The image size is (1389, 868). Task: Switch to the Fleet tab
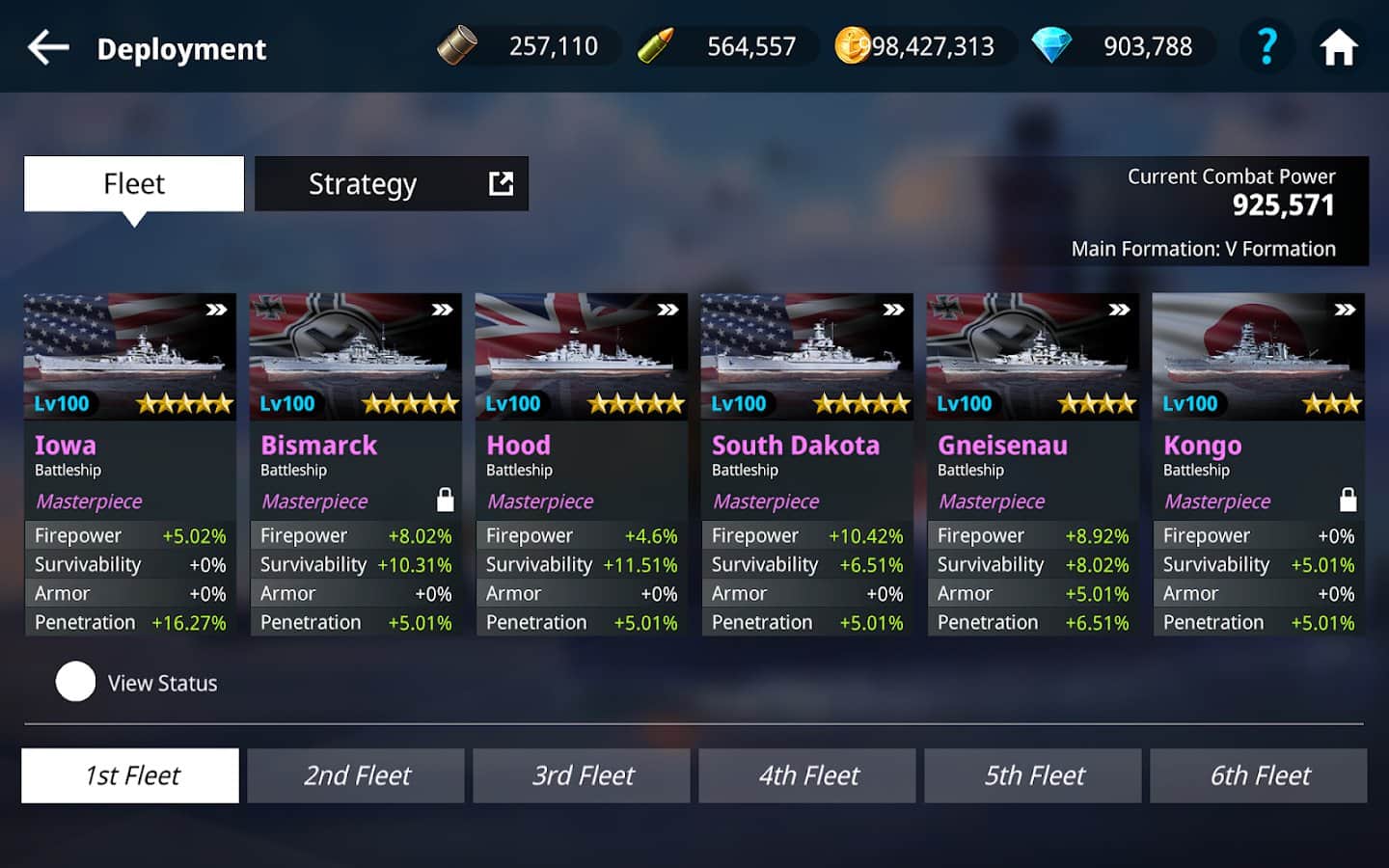click(134, 183)
